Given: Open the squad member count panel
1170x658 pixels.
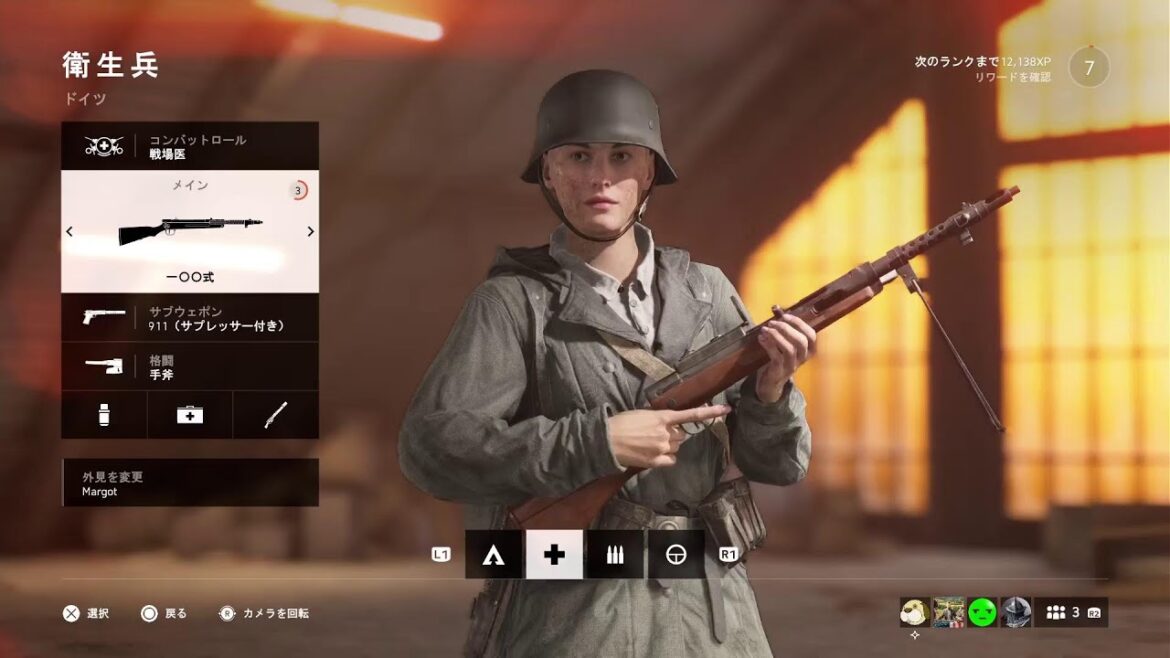Looking at the screenshot, I should (x=1071, y=612).
